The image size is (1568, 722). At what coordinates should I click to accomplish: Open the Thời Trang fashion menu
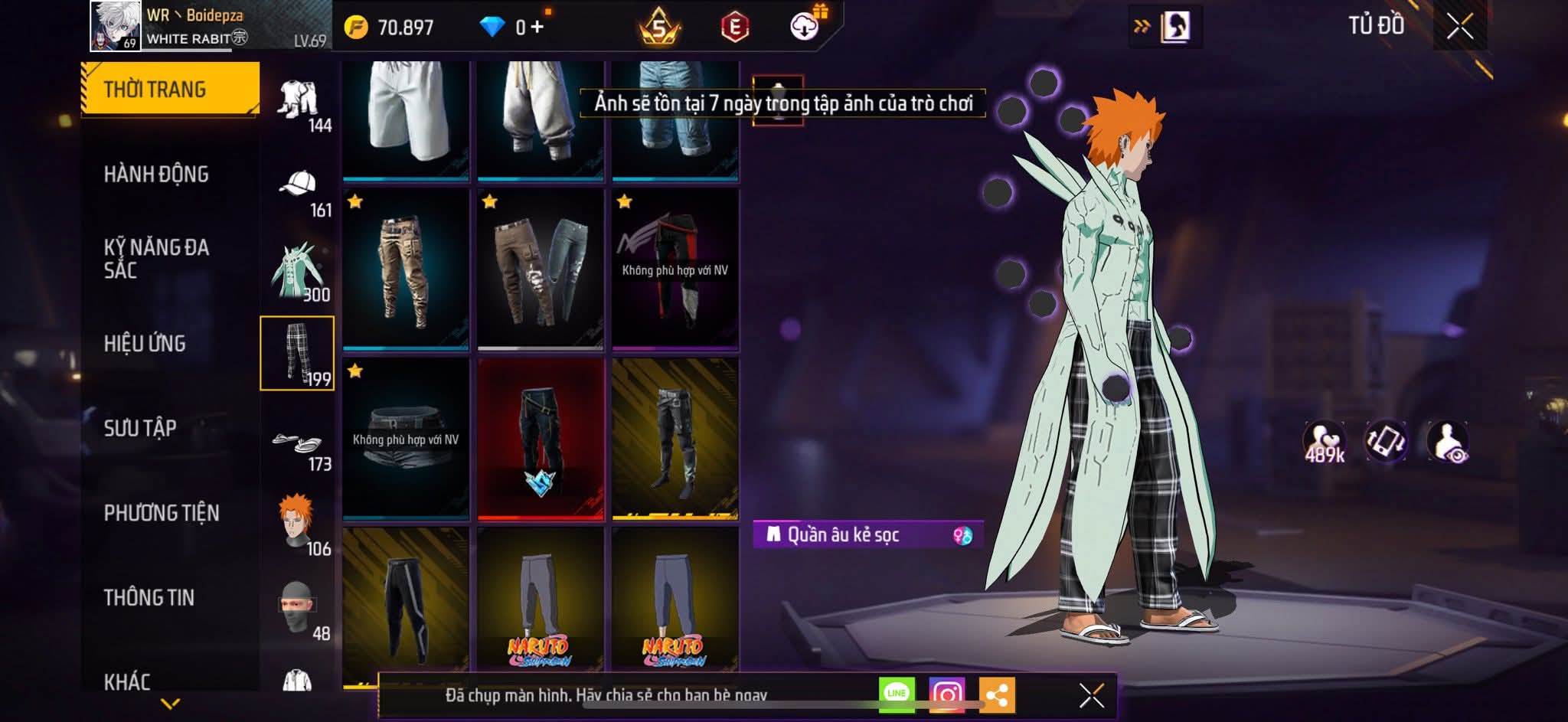click(170, 89)
